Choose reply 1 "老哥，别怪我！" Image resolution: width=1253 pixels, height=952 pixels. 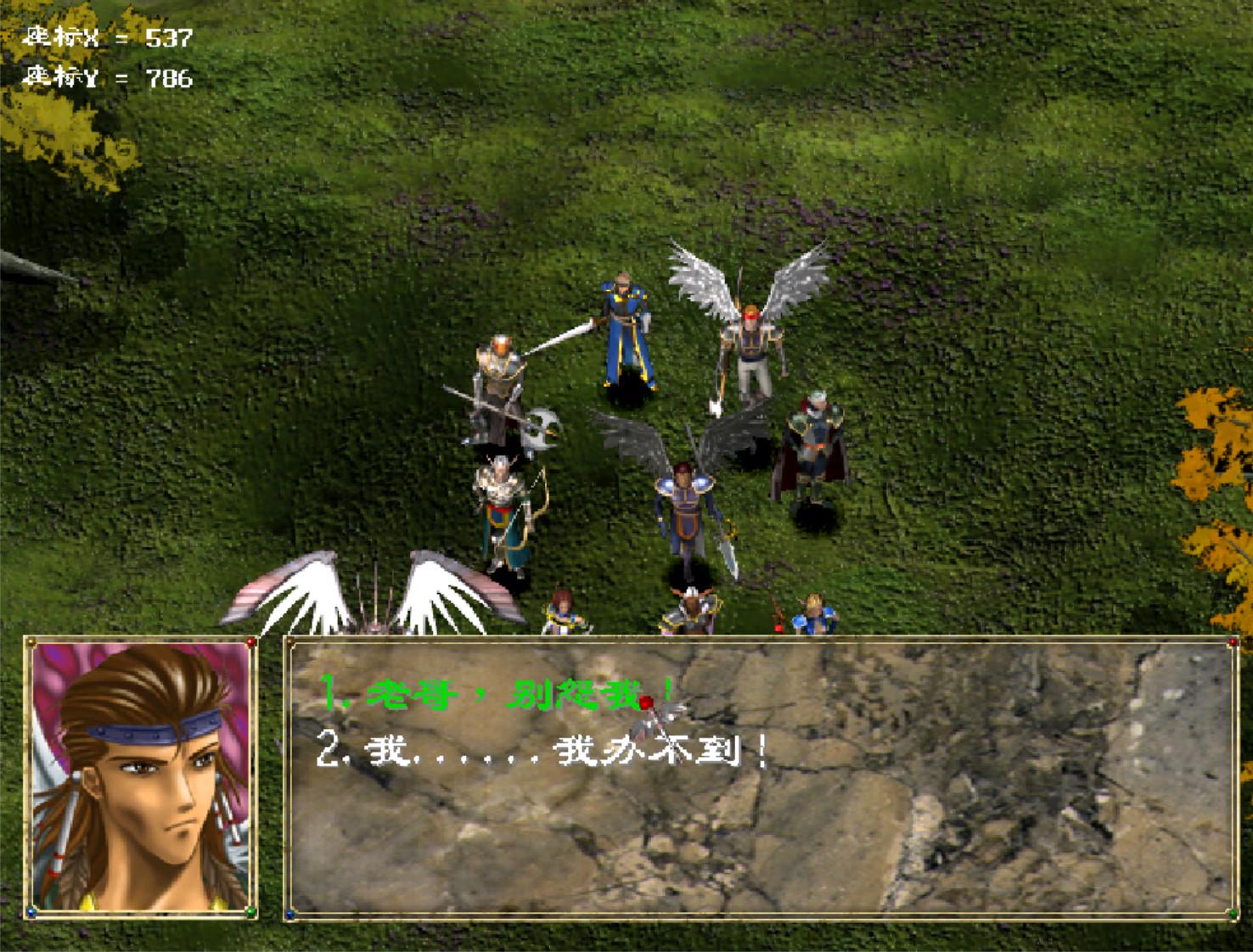498,695
